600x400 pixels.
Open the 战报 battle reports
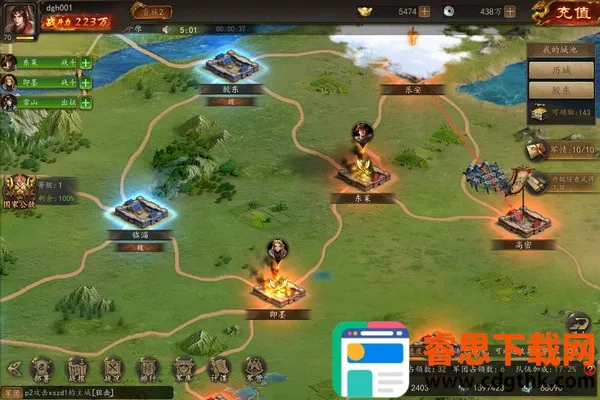pyautogui.click(x=77, y=368)
